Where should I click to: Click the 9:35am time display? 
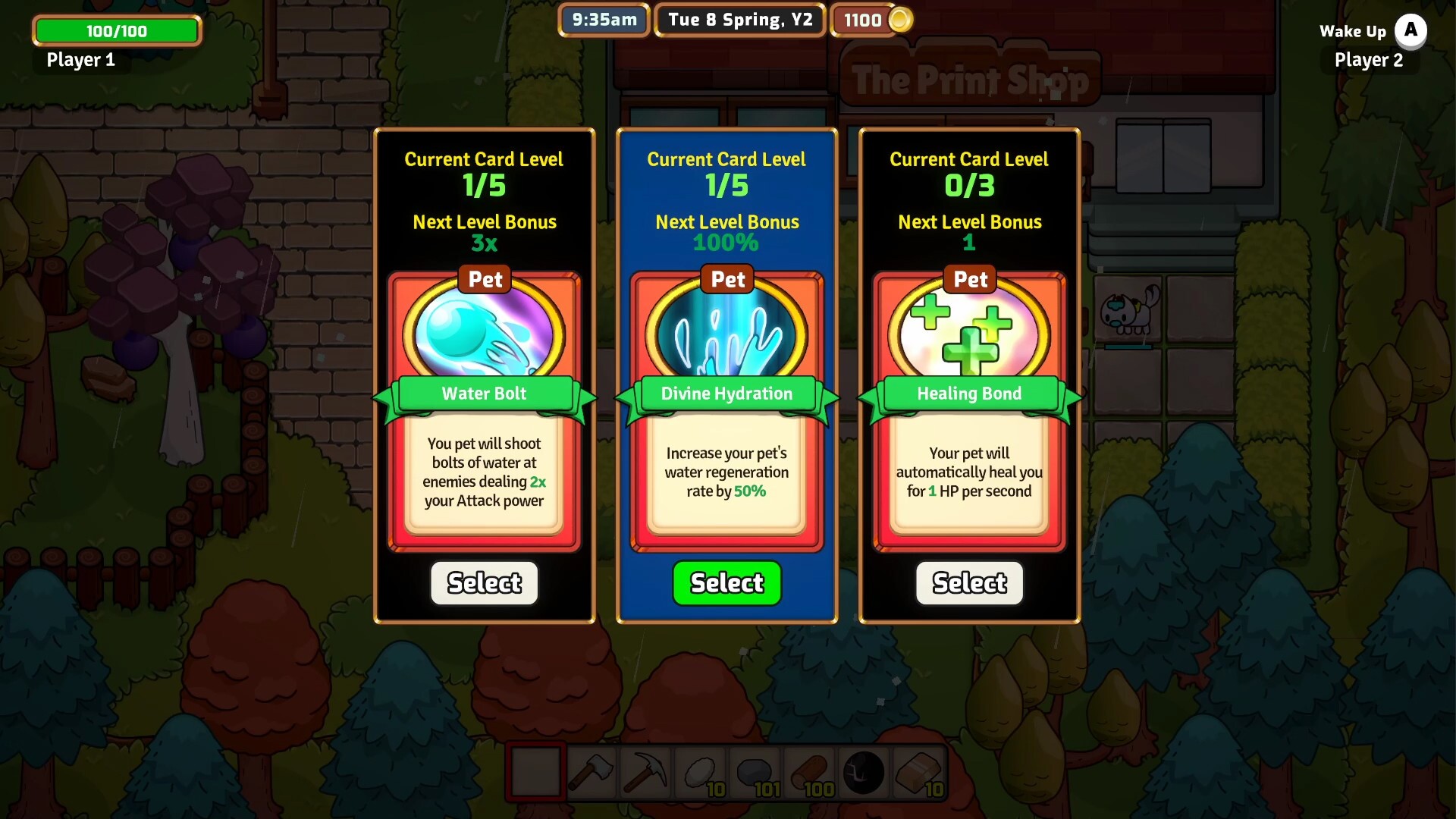pyautogui.click(x=603, y=20)
